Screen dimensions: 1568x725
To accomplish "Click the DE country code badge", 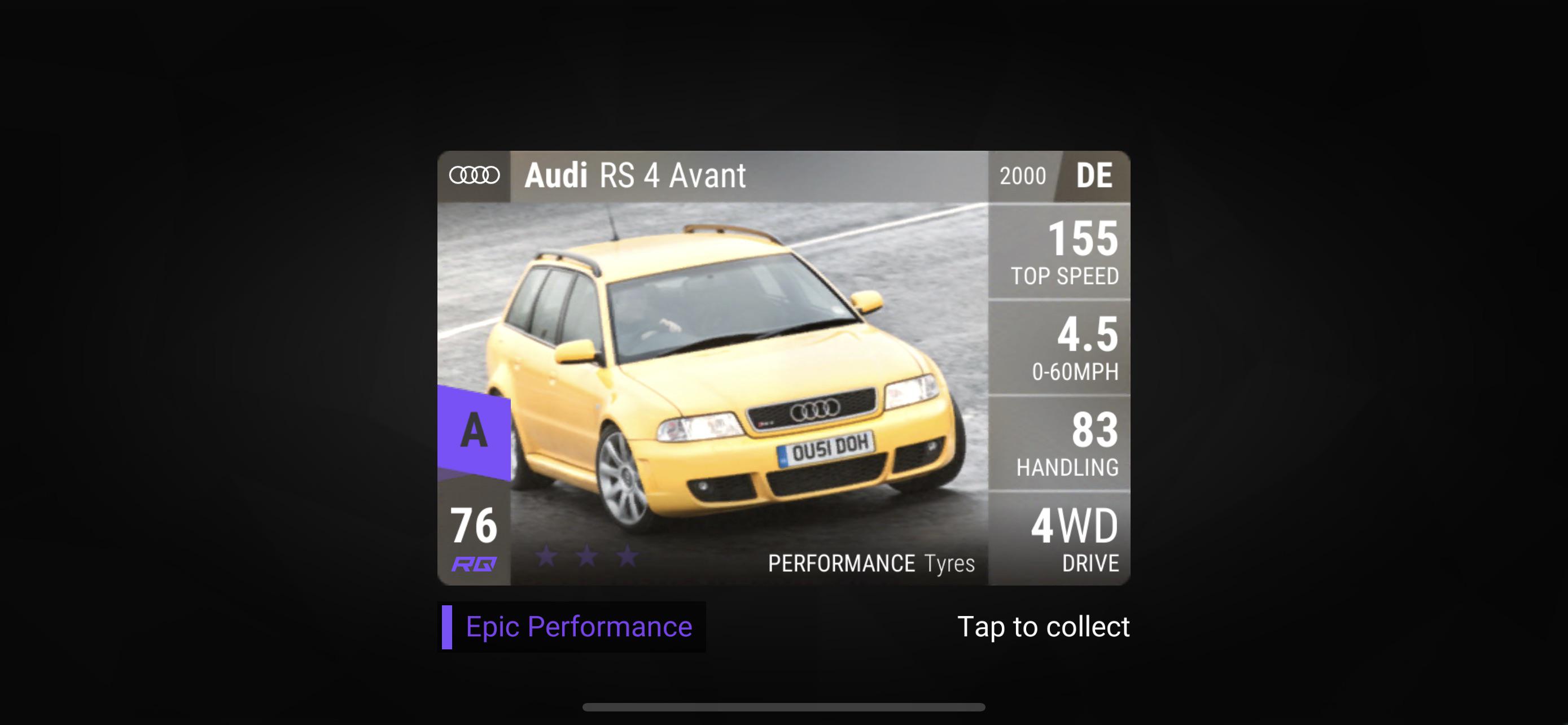I will [x=1094, y=176].
